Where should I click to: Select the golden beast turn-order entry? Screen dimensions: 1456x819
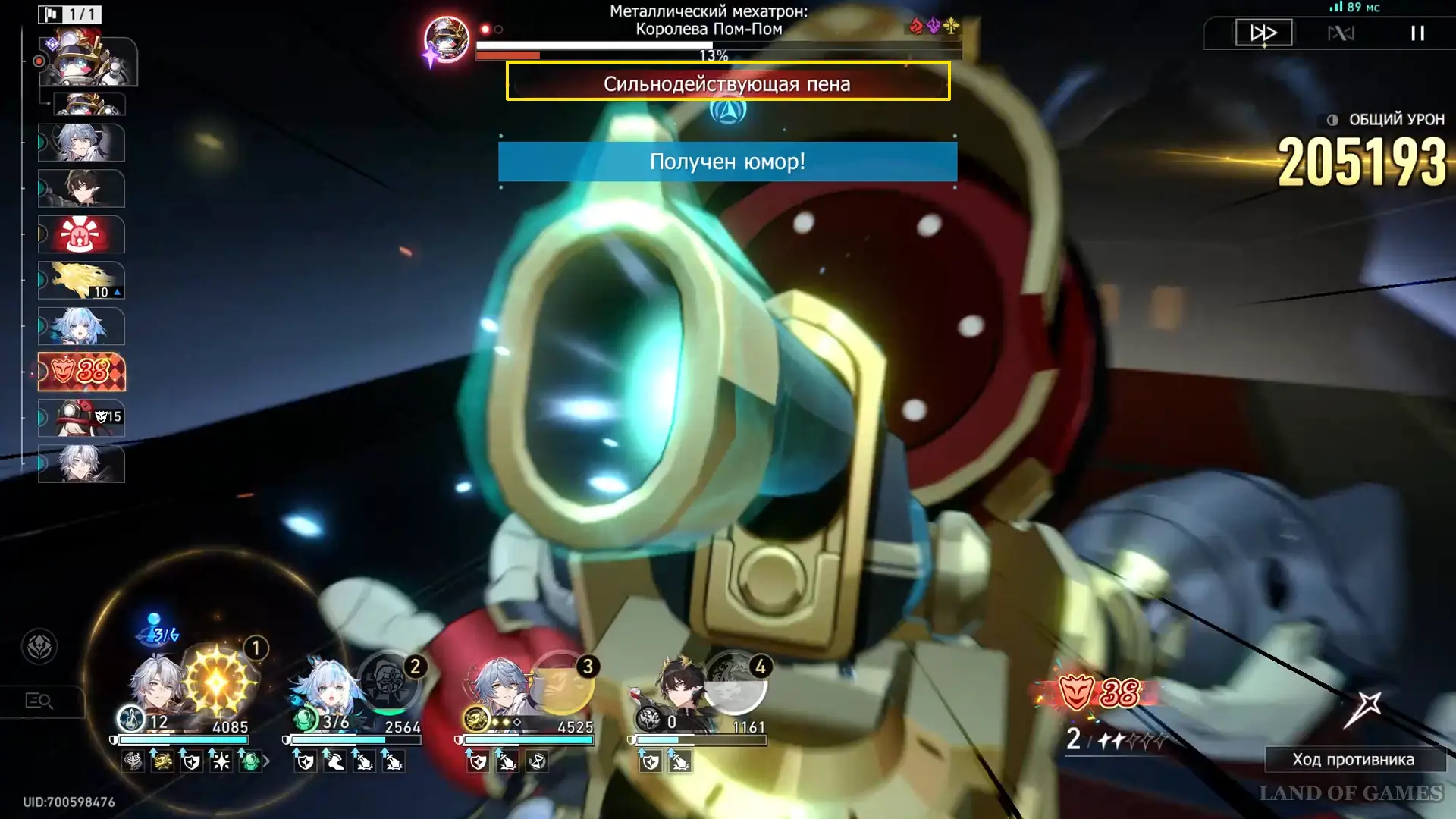(x=81, y=281)
